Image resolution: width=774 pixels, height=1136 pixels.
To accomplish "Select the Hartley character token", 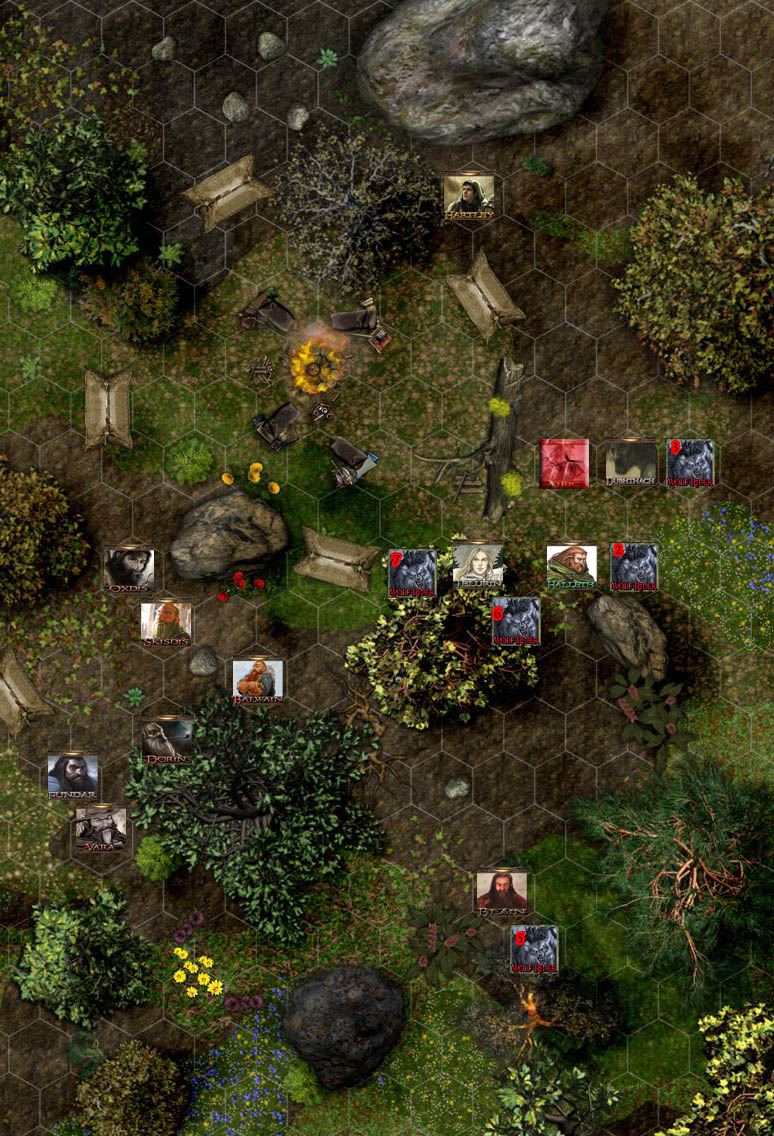I will (x=468, y=194).
